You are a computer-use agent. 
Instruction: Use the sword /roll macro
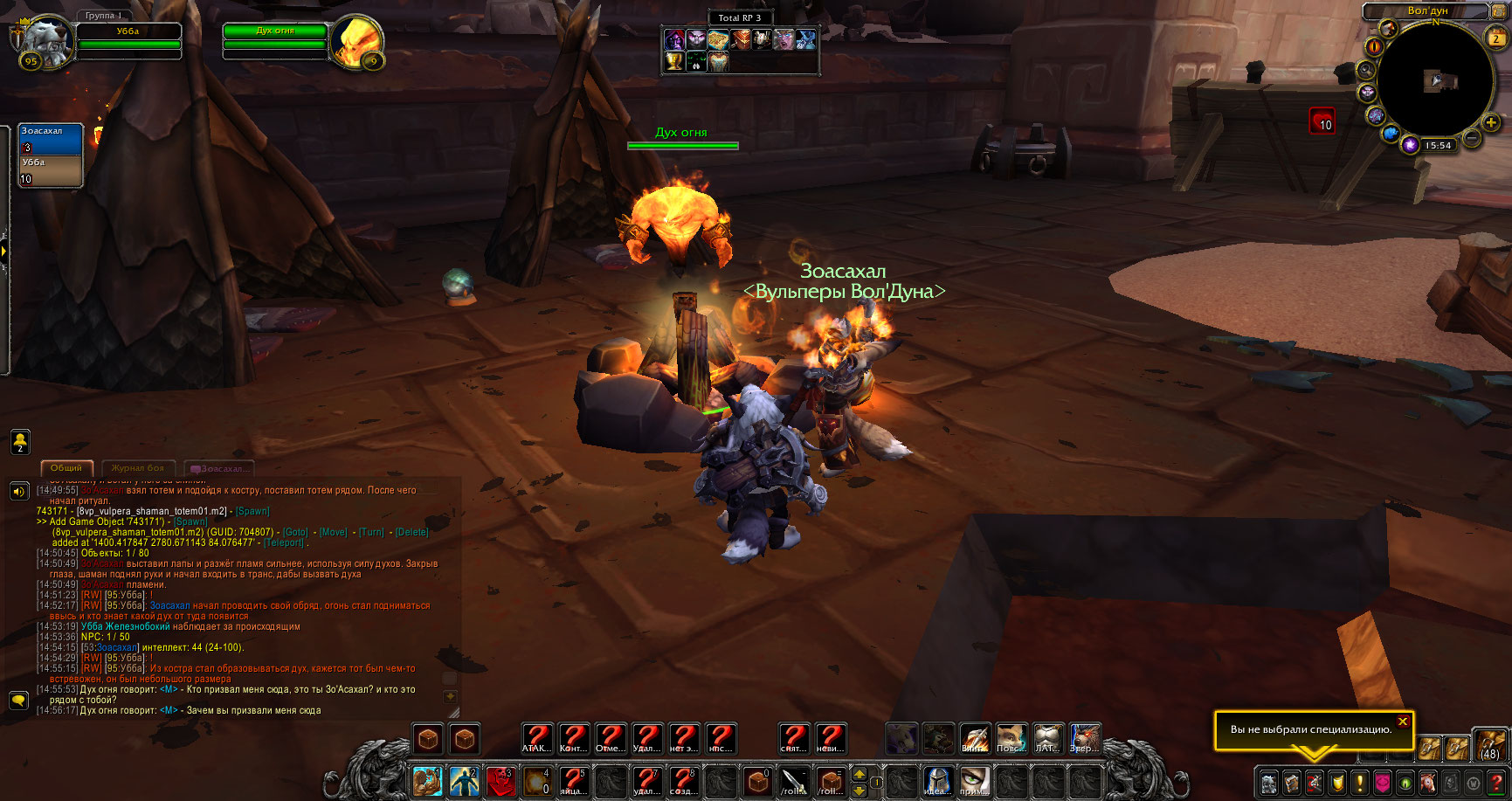[794, 781]
